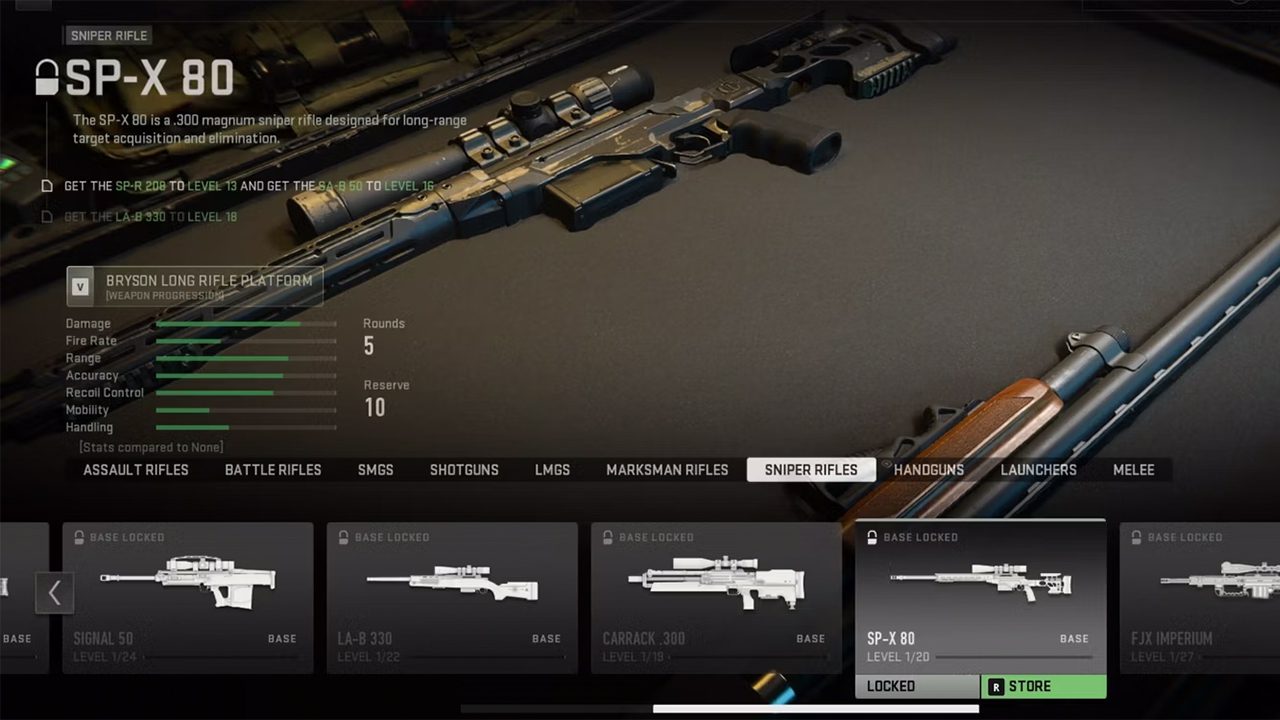
Task: Open the Battle Rifles category
Action: [273, 470]
